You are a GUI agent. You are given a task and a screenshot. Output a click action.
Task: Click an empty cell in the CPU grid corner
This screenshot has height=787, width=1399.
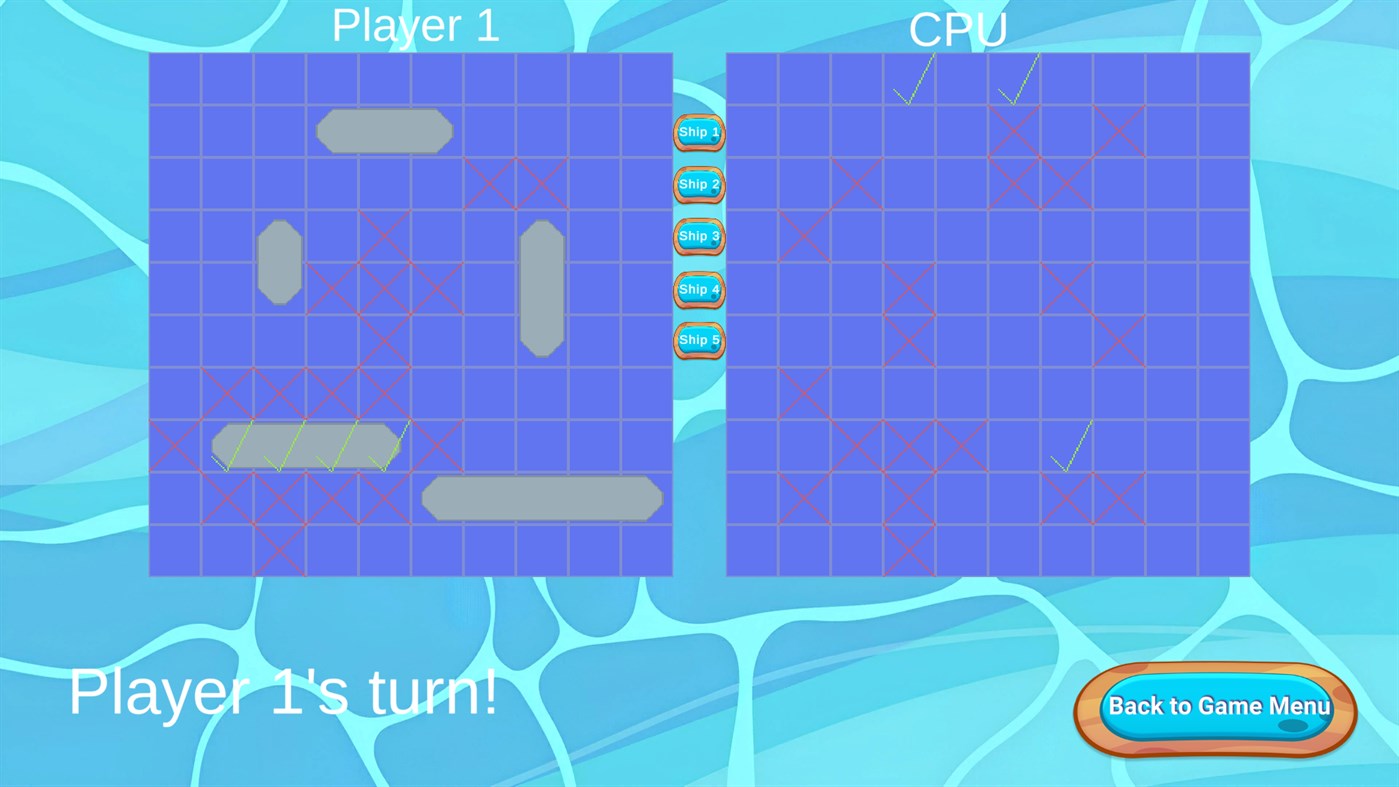[x=1222, y=550]
